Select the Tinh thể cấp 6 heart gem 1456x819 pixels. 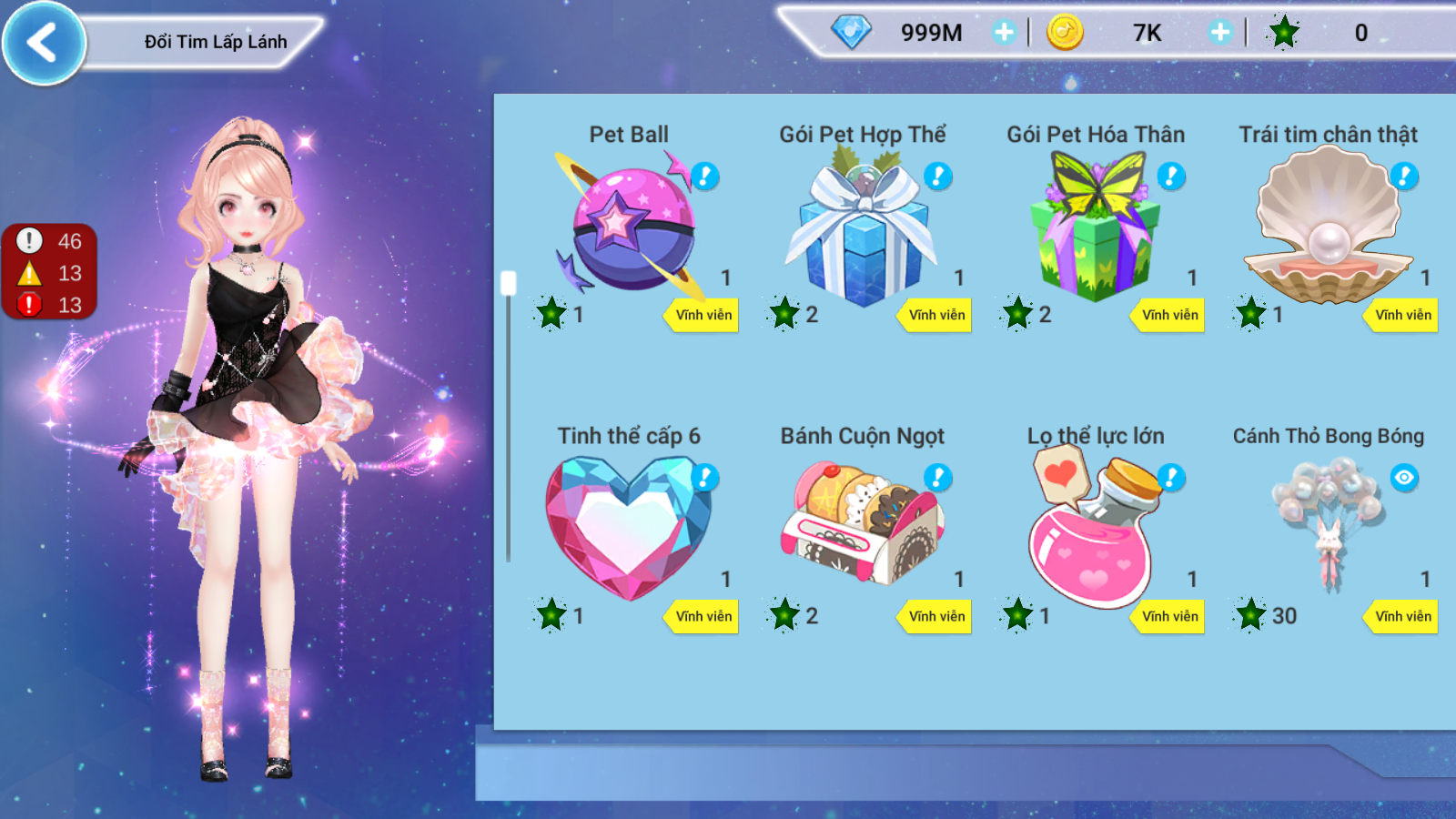(628, 528)
